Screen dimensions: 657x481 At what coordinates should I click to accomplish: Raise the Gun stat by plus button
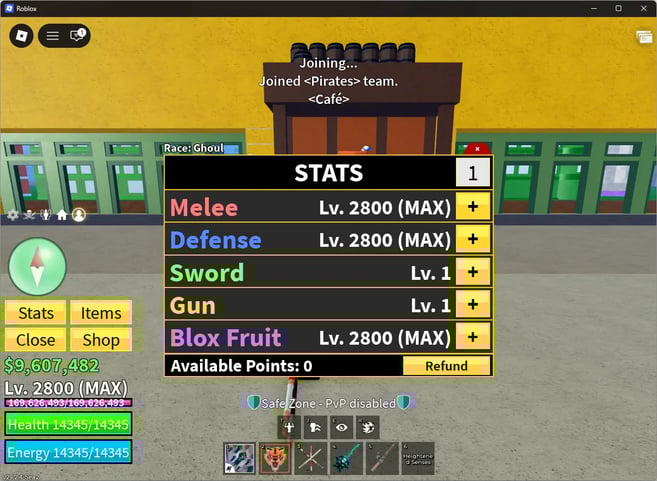[472, 304]
